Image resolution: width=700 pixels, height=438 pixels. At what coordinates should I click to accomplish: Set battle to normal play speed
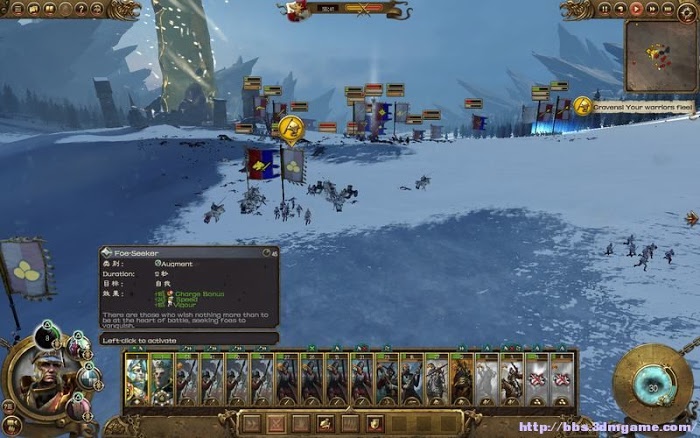[x=637, y=9]
